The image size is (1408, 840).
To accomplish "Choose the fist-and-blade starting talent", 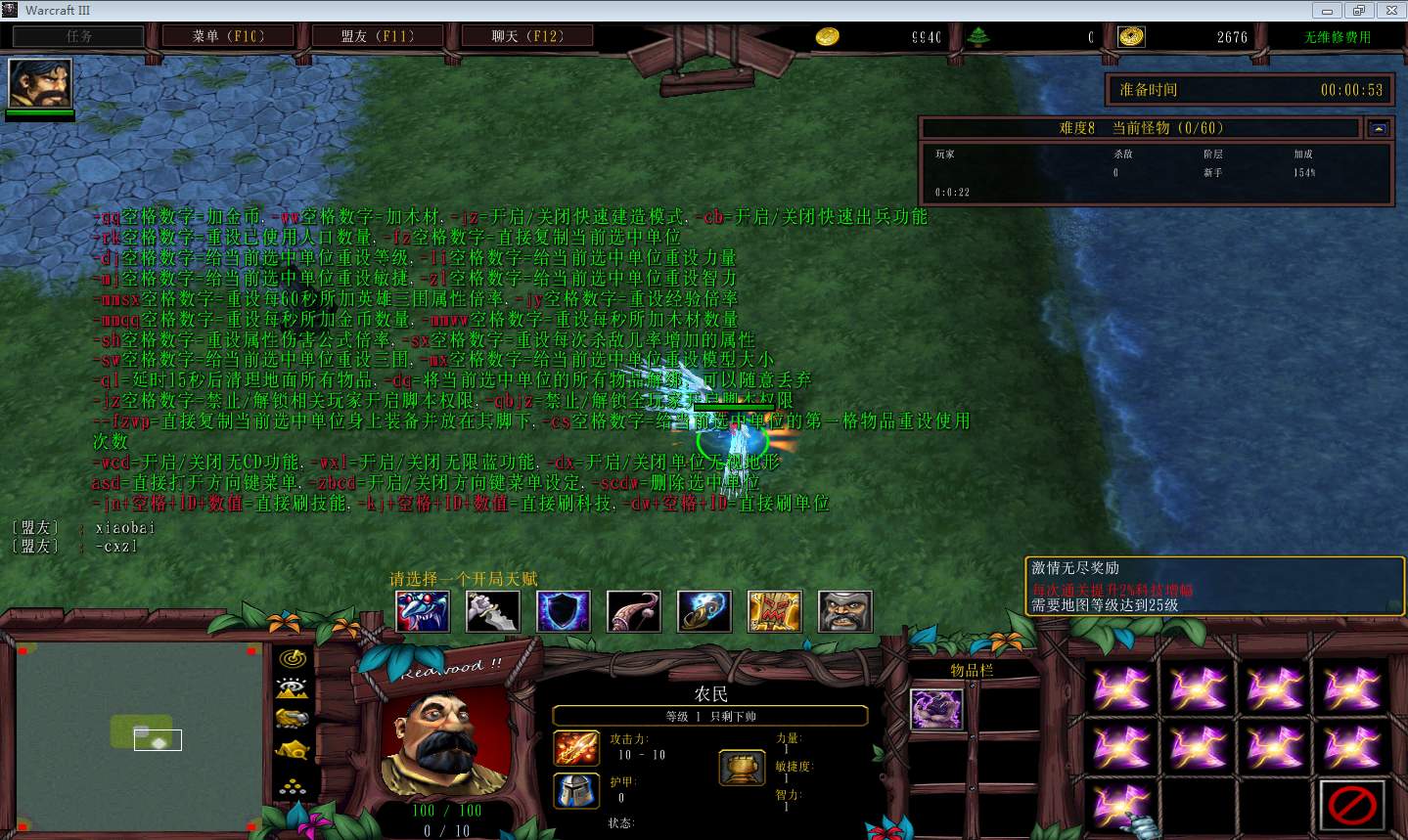I will click(x=492, y=611).
